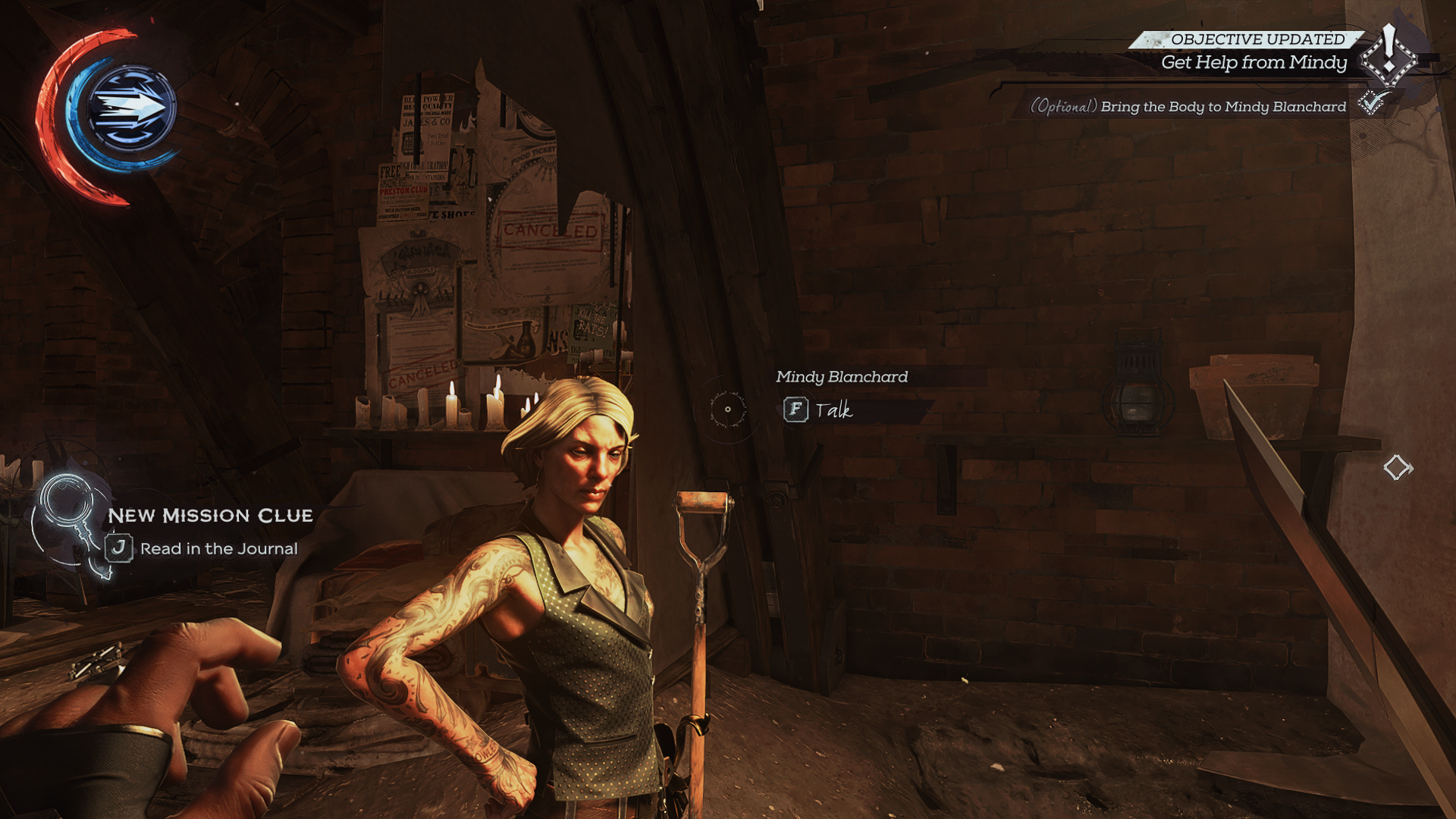Select the arrow power icon in the corner
This screenshot has height=819, width=1456.
click(x=132, y=108)
